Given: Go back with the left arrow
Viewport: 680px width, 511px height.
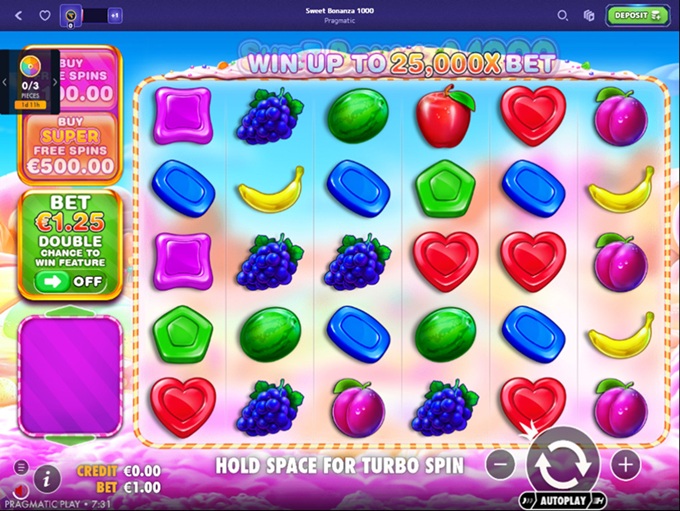Looking at the screenshot, I should [19, 15].
